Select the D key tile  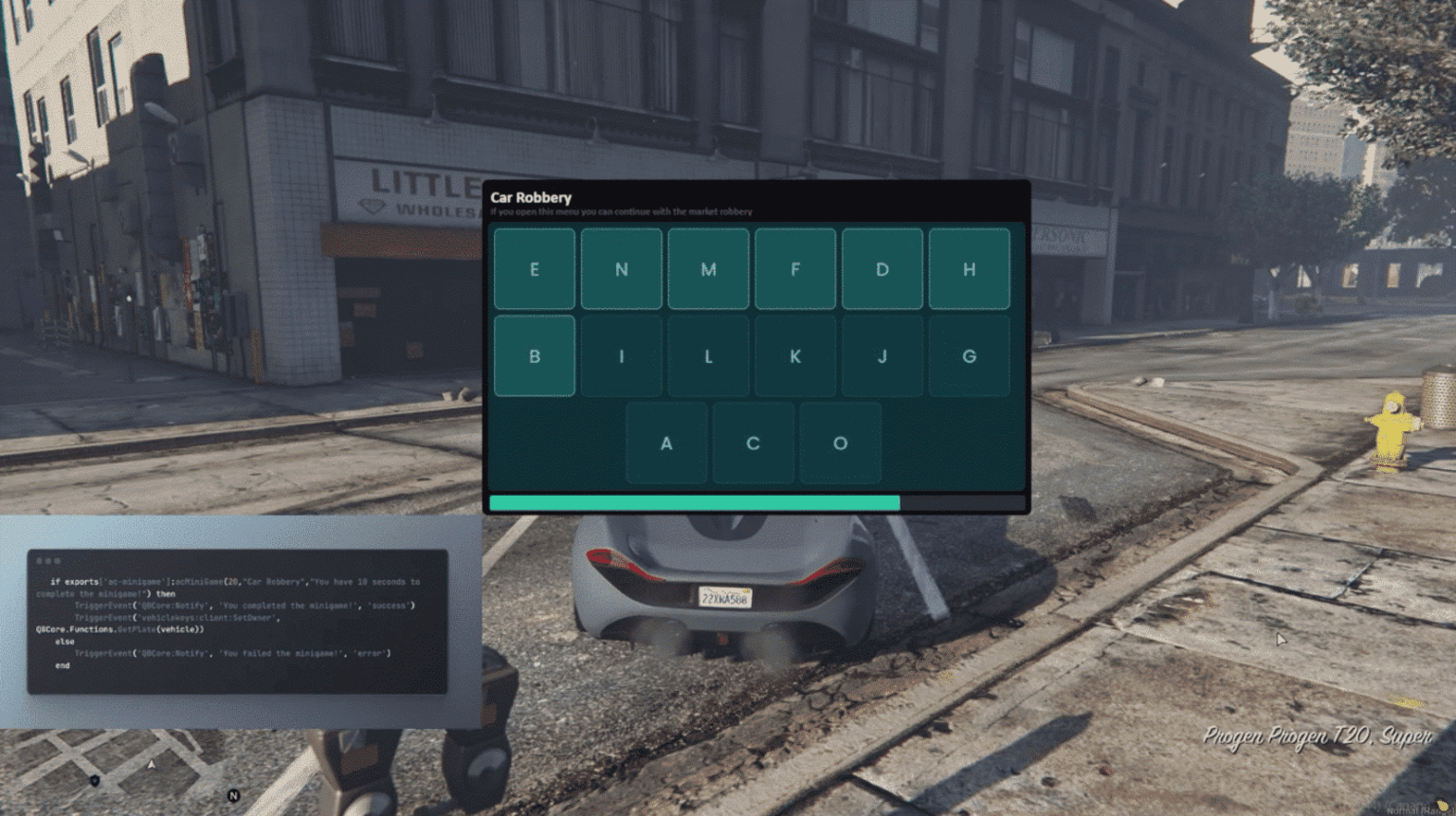(x=882, y=269)
